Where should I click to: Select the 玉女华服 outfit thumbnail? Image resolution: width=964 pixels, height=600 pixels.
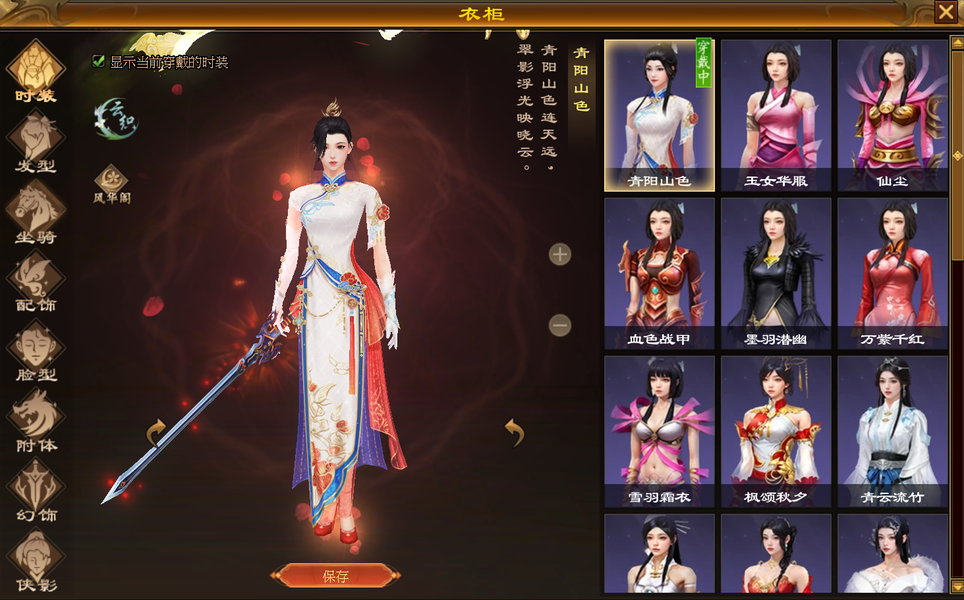pyautogui.click(x=776, y=115)
